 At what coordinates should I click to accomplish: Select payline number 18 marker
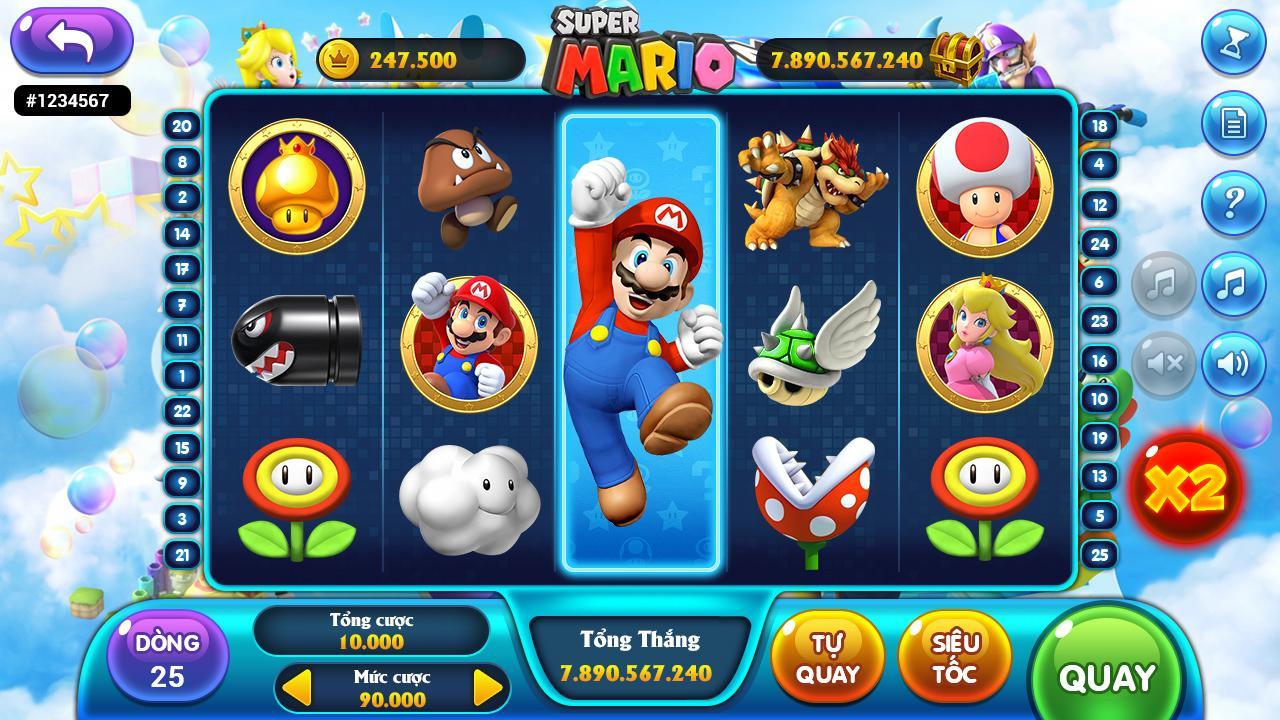click(1099, 126)
